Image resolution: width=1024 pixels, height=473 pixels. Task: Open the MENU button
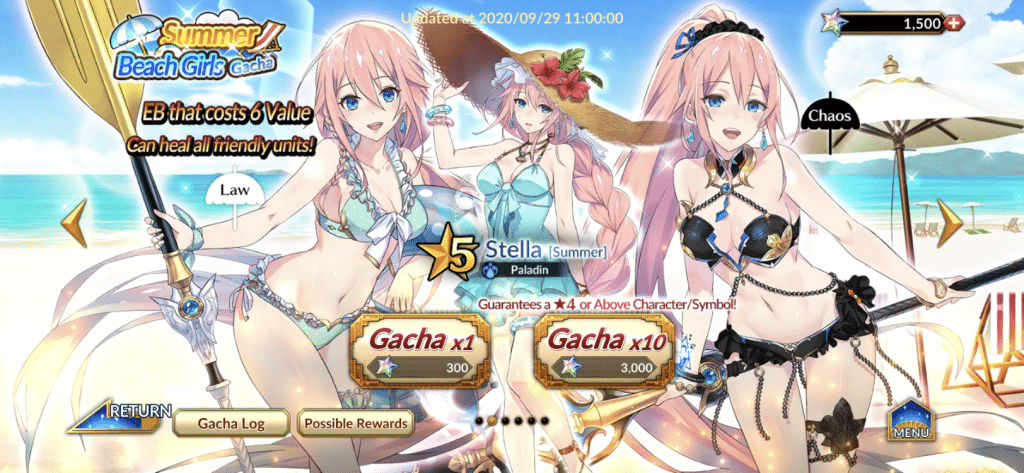[x=912, y=422]
